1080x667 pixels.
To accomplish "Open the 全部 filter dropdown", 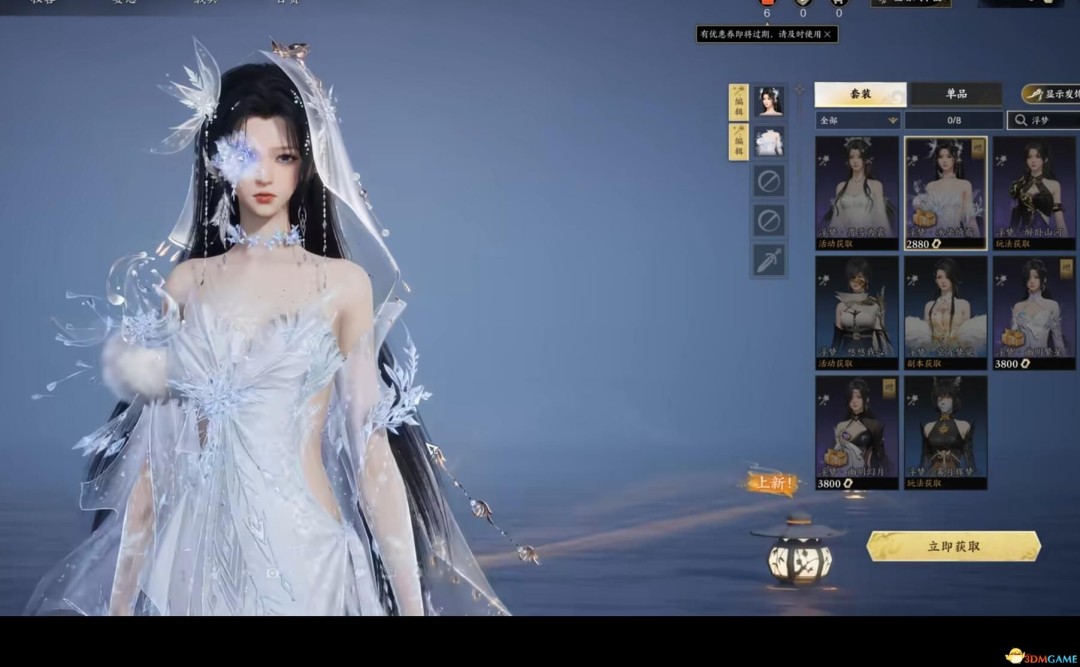I will click(x=857, y=120).
